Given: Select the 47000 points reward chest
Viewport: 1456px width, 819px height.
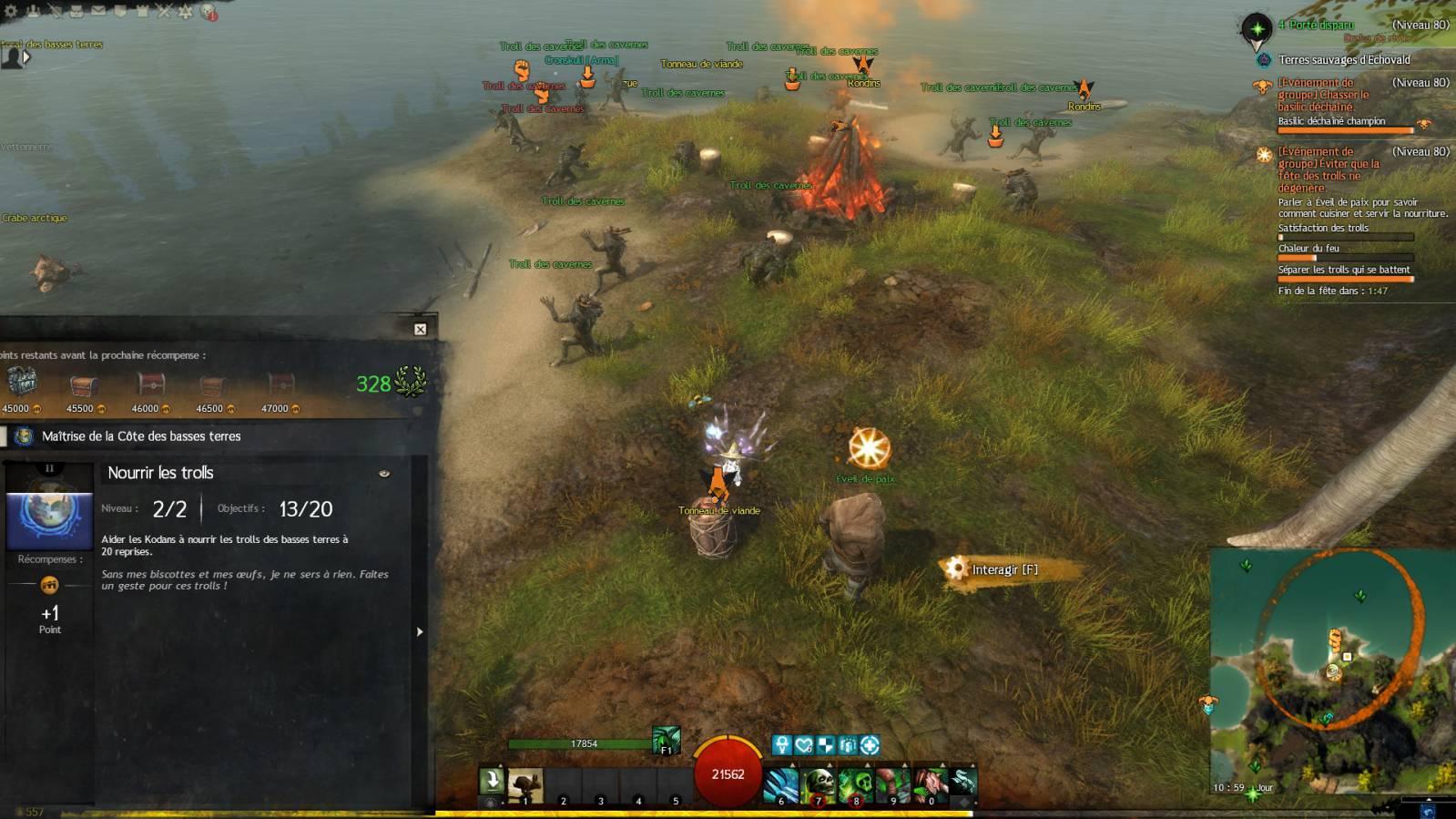Looking at the screenshot, I should point(280,384).
